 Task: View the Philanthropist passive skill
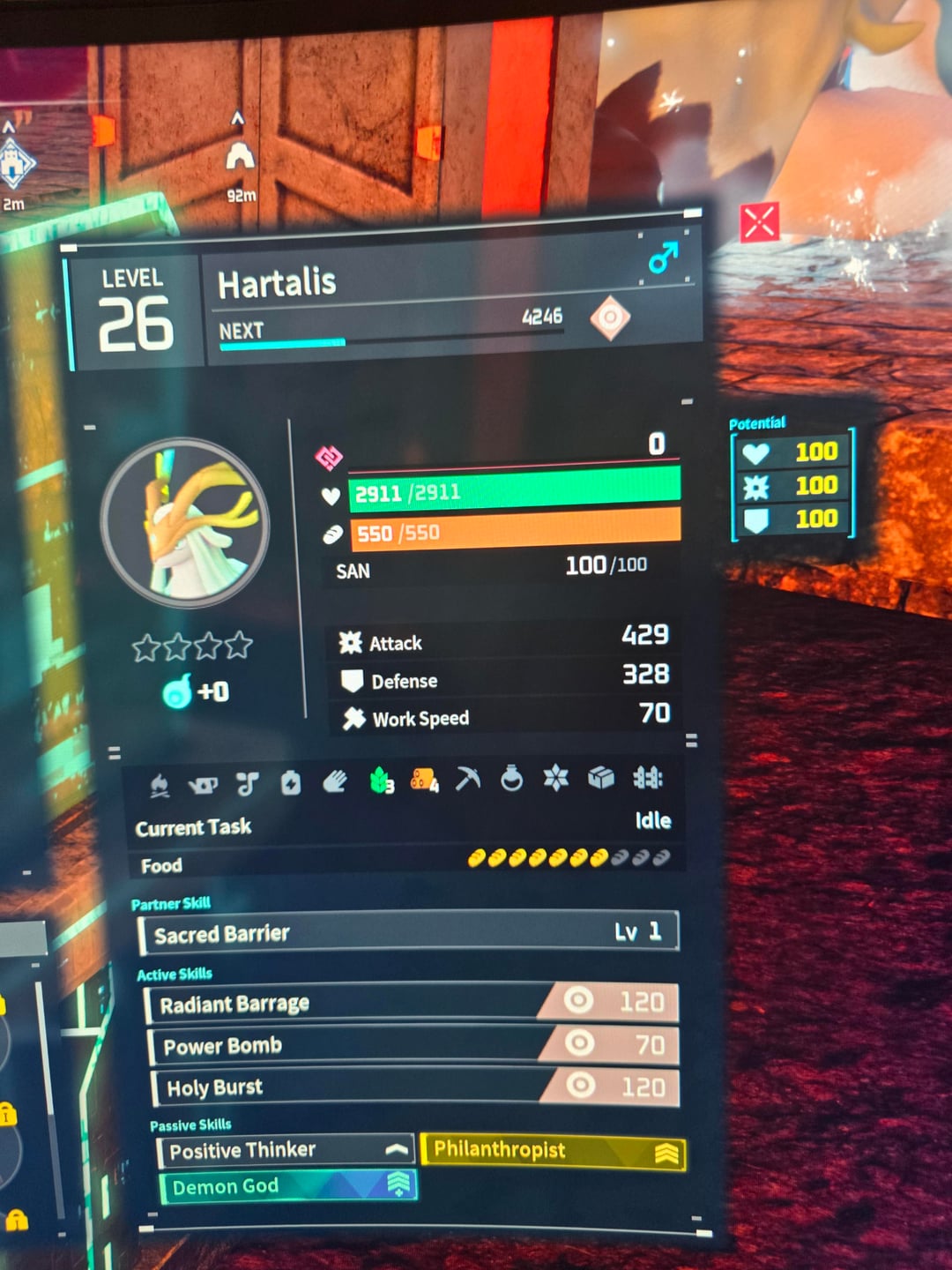pos(553,1151)
